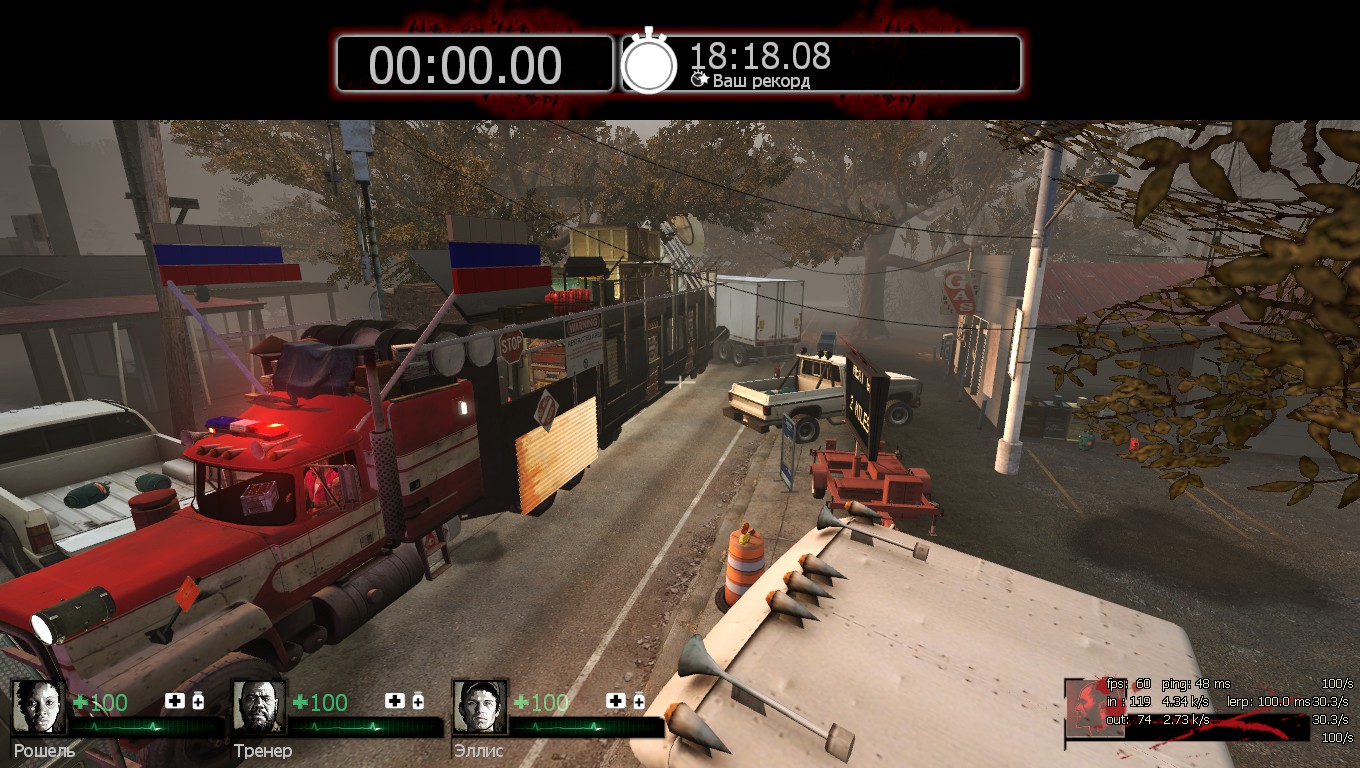Viewport: 1360px width, 768px height.
Task: Click Rochelle's first aid kit icon
Action: pos(175,701)
